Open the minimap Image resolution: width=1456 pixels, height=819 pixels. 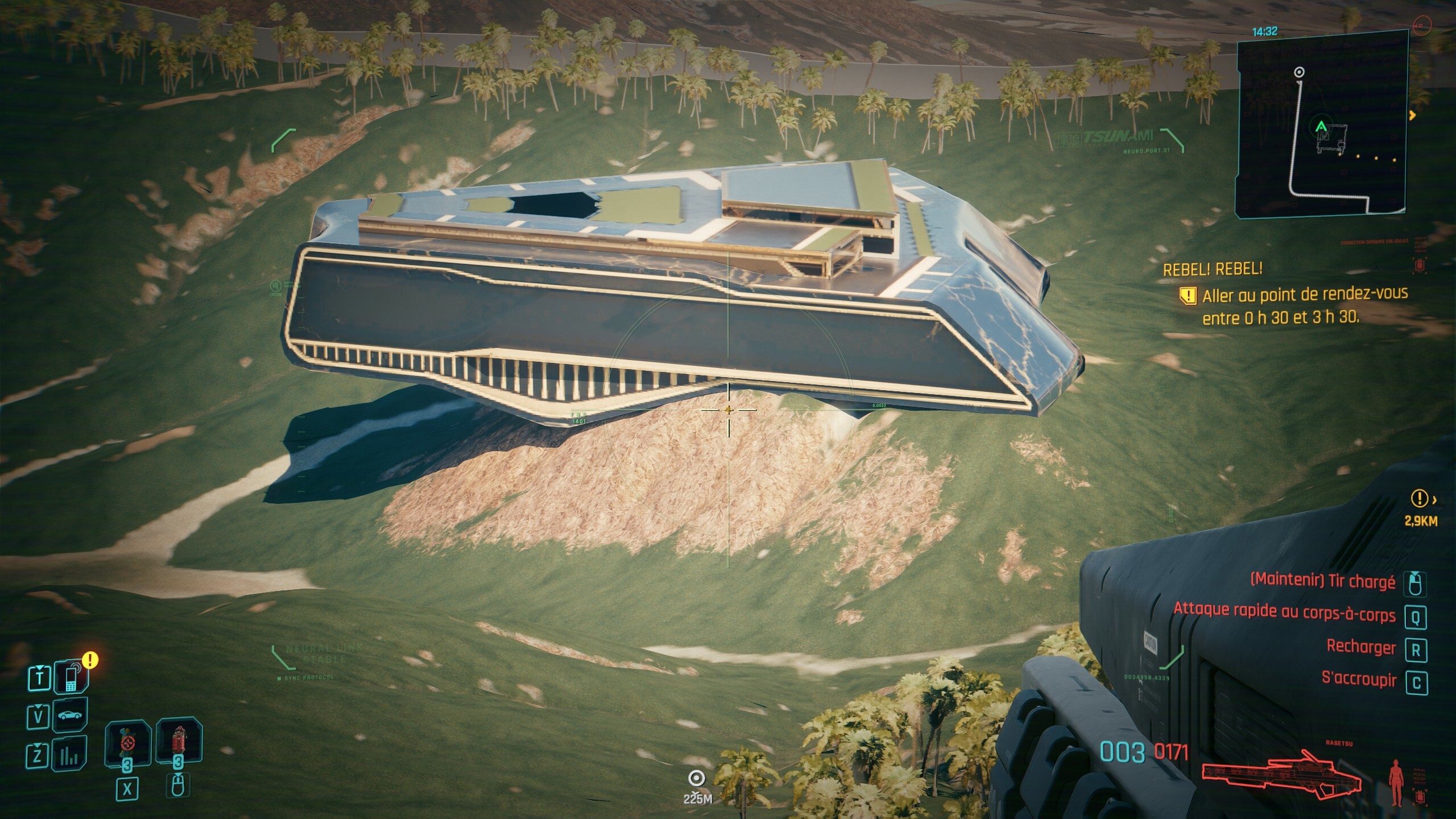[x=1321, y=123]
